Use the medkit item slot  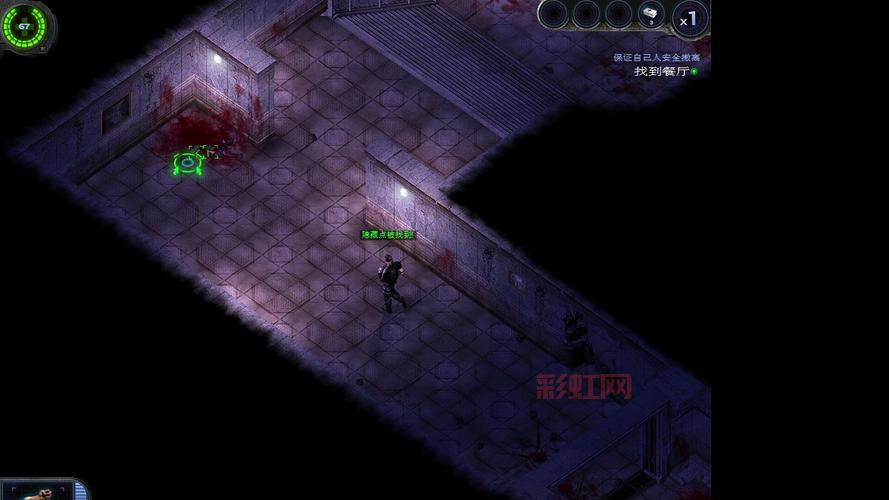(651, 14)
